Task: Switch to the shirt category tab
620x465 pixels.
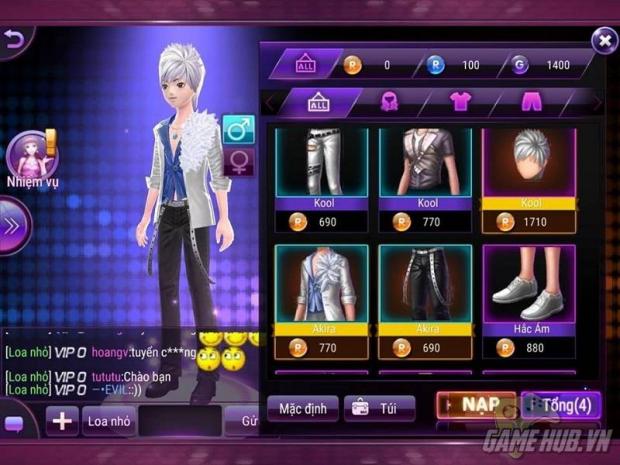Action: coord(459,102)
